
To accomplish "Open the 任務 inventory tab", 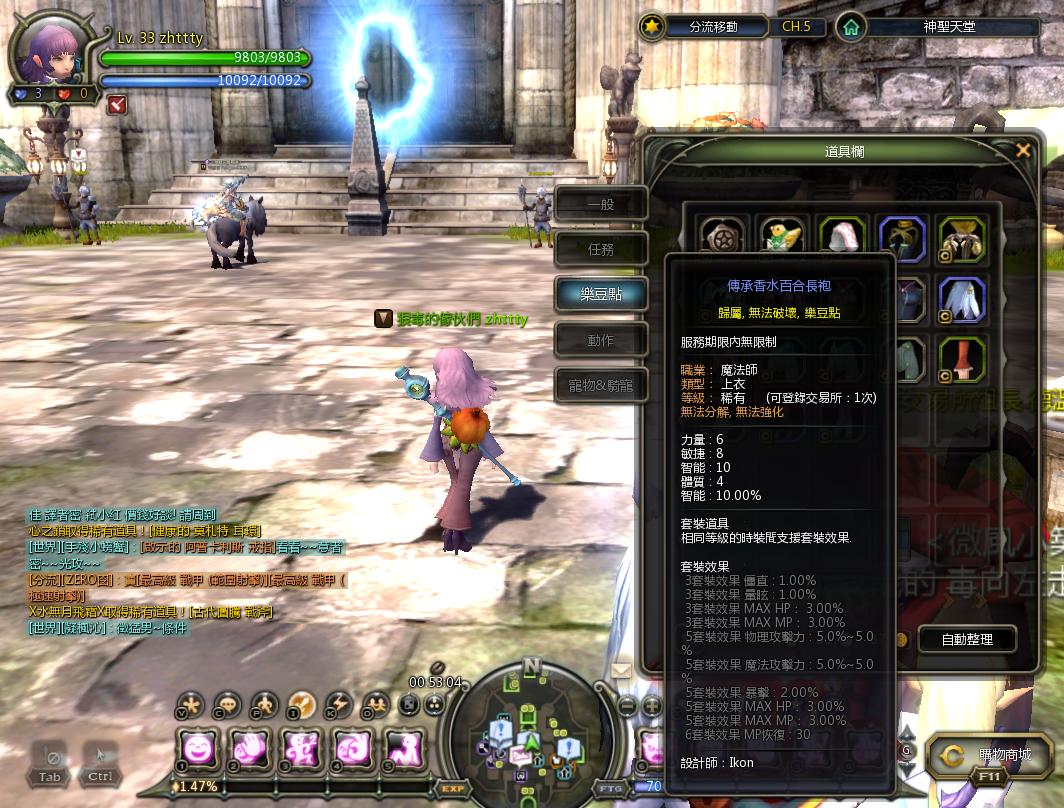I will (601, 250).
